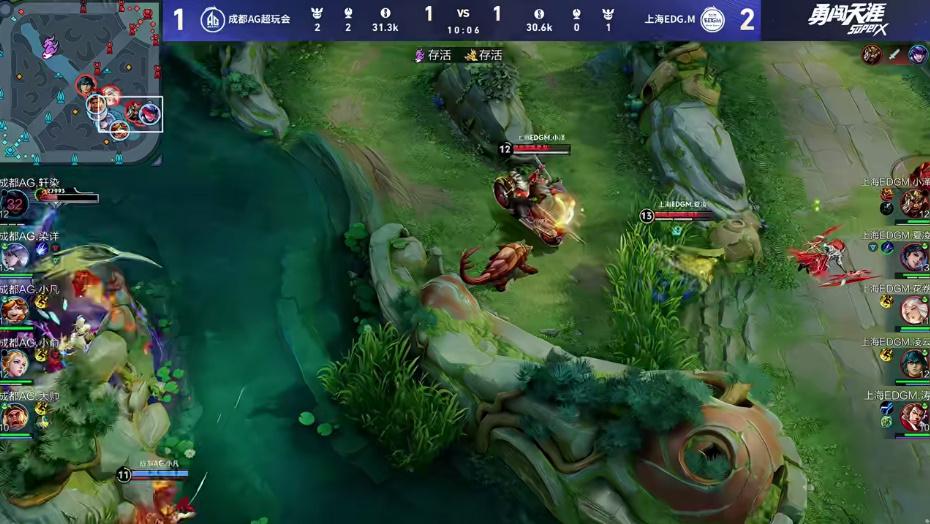
Task: Select the sword icon between kill-feed portraits
Action: [x=894, y=54]
